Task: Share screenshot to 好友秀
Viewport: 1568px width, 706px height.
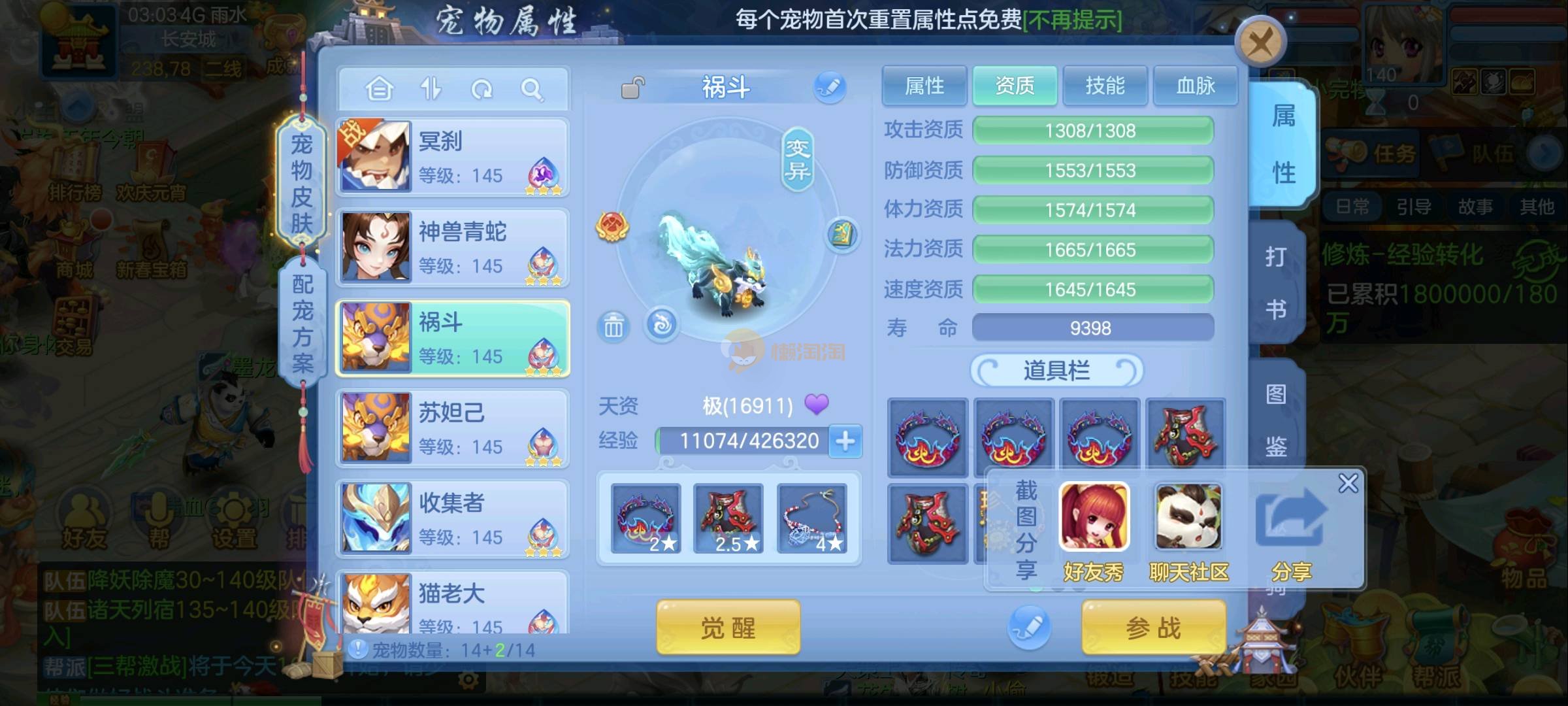Action: pos(1094,531)
